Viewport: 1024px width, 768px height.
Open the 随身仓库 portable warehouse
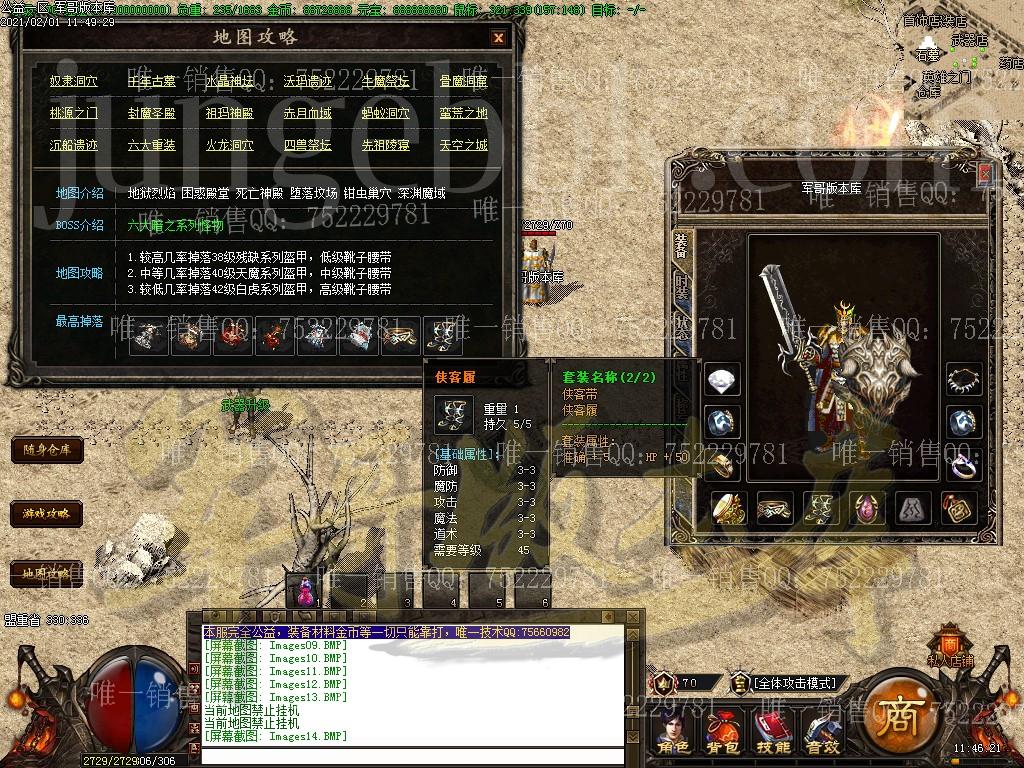(x=47, y=450)
